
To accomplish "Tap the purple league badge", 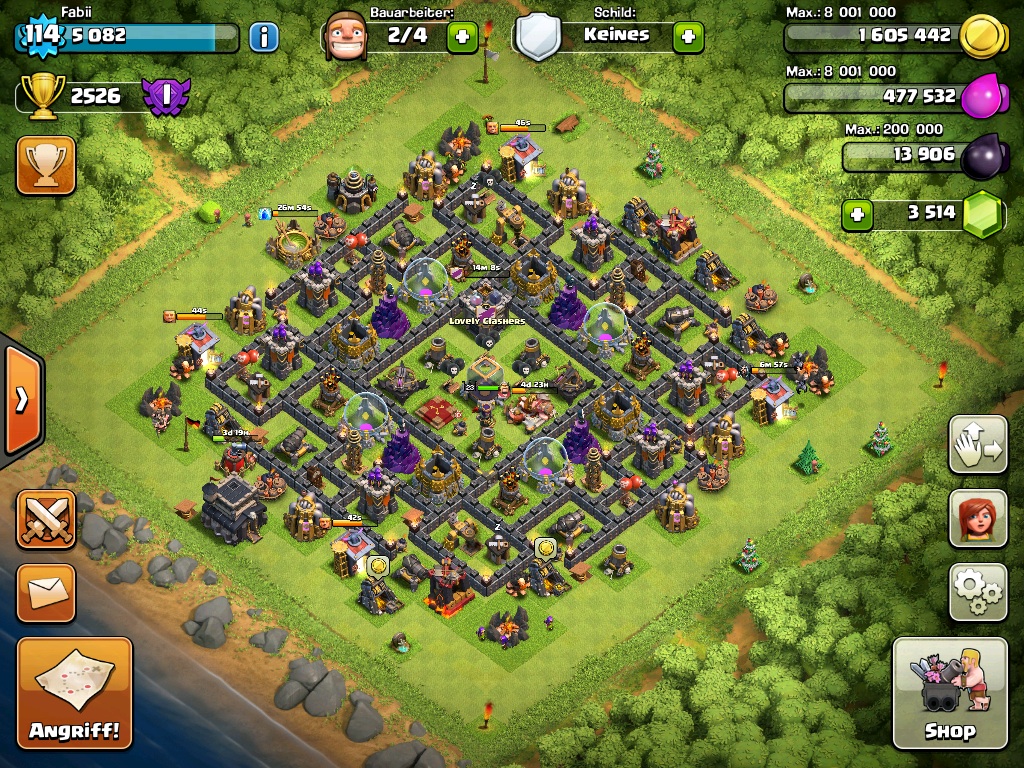I will (x=165, y=96).
